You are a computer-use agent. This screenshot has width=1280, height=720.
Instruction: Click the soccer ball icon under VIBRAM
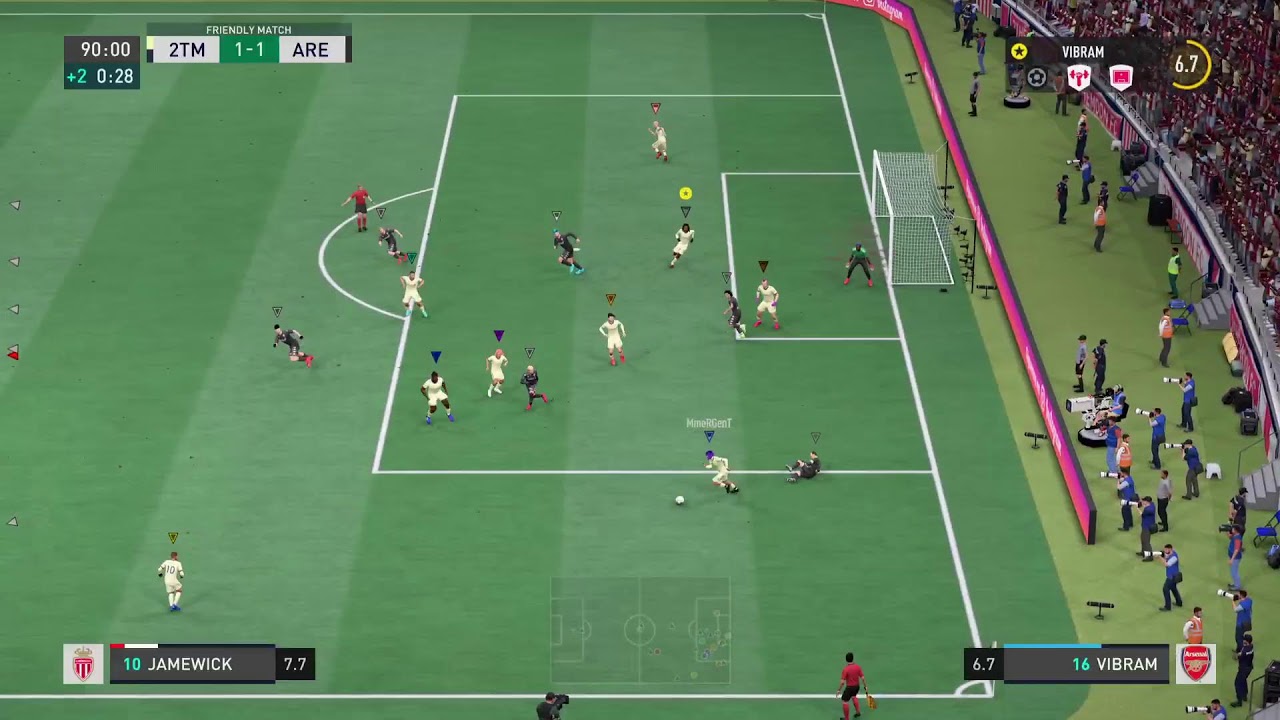tap(1037, 78)
